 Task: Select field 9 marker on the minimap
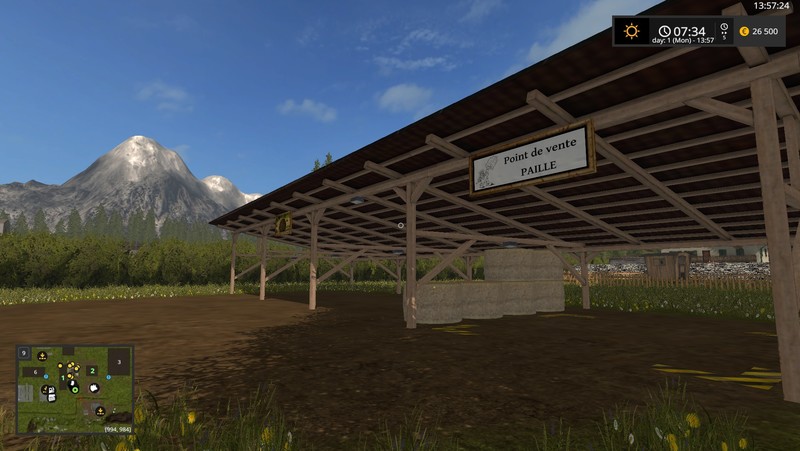tap(23, 353)
